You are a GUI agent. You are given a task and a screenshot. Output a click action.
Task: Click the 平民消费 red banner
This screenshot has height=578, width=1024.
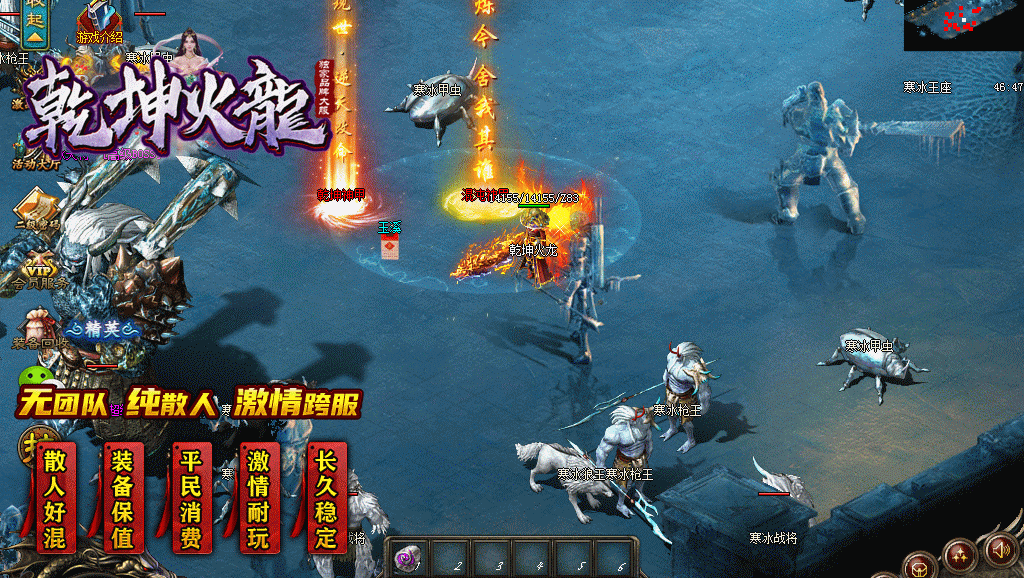190,499
